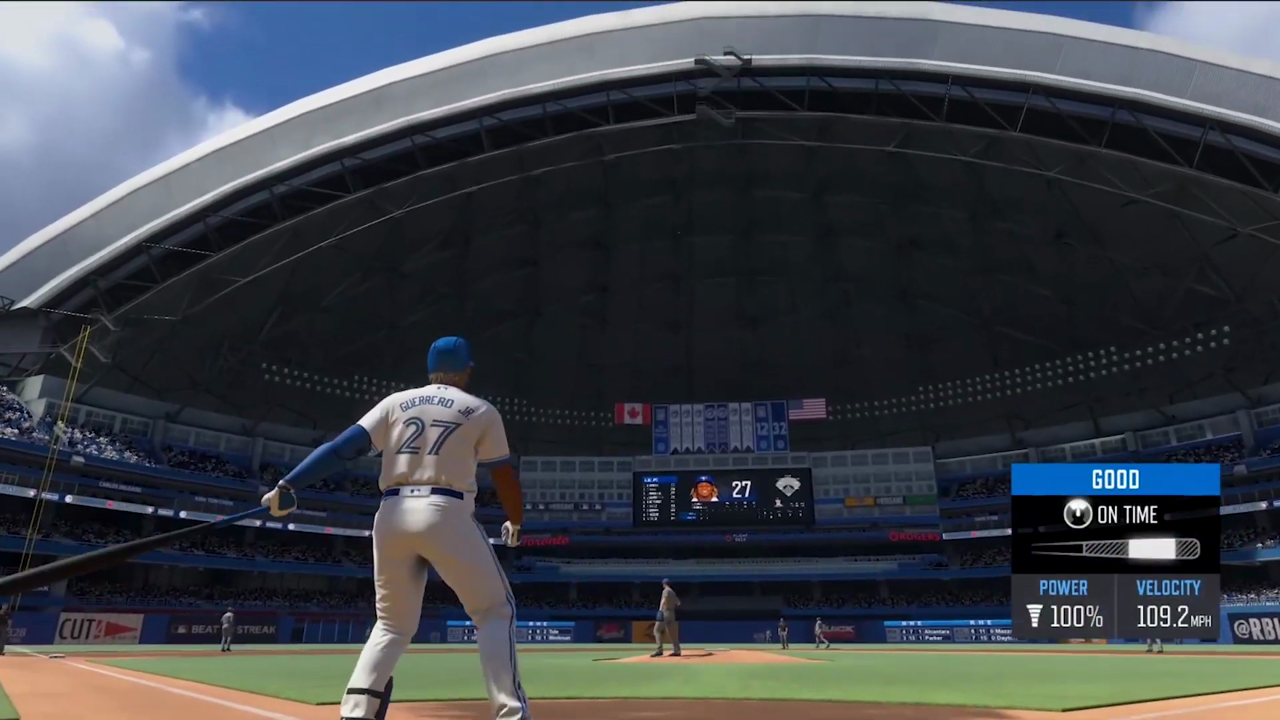
Task: Click Guerrero Jr's portrait on the jumbotron
Action: click(x=703, y=491)
